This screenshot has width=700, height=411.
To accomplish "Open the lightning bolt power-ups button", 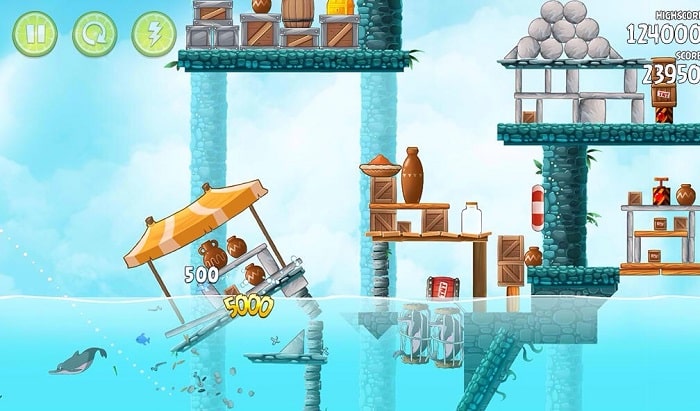I will [x=153, y=34].
